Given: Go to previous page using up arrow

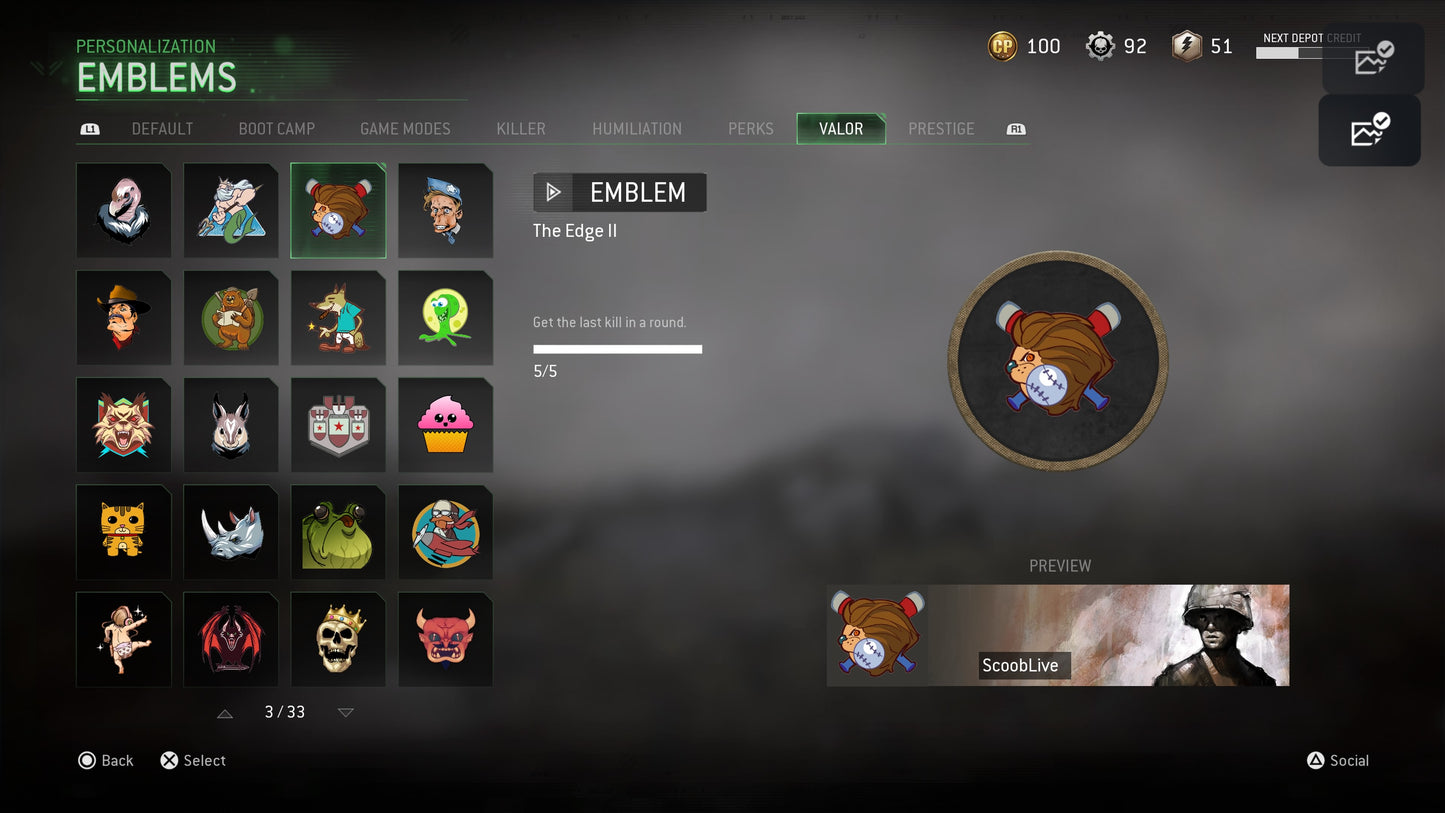Looking at the screenshot, I should click(225, 712).
